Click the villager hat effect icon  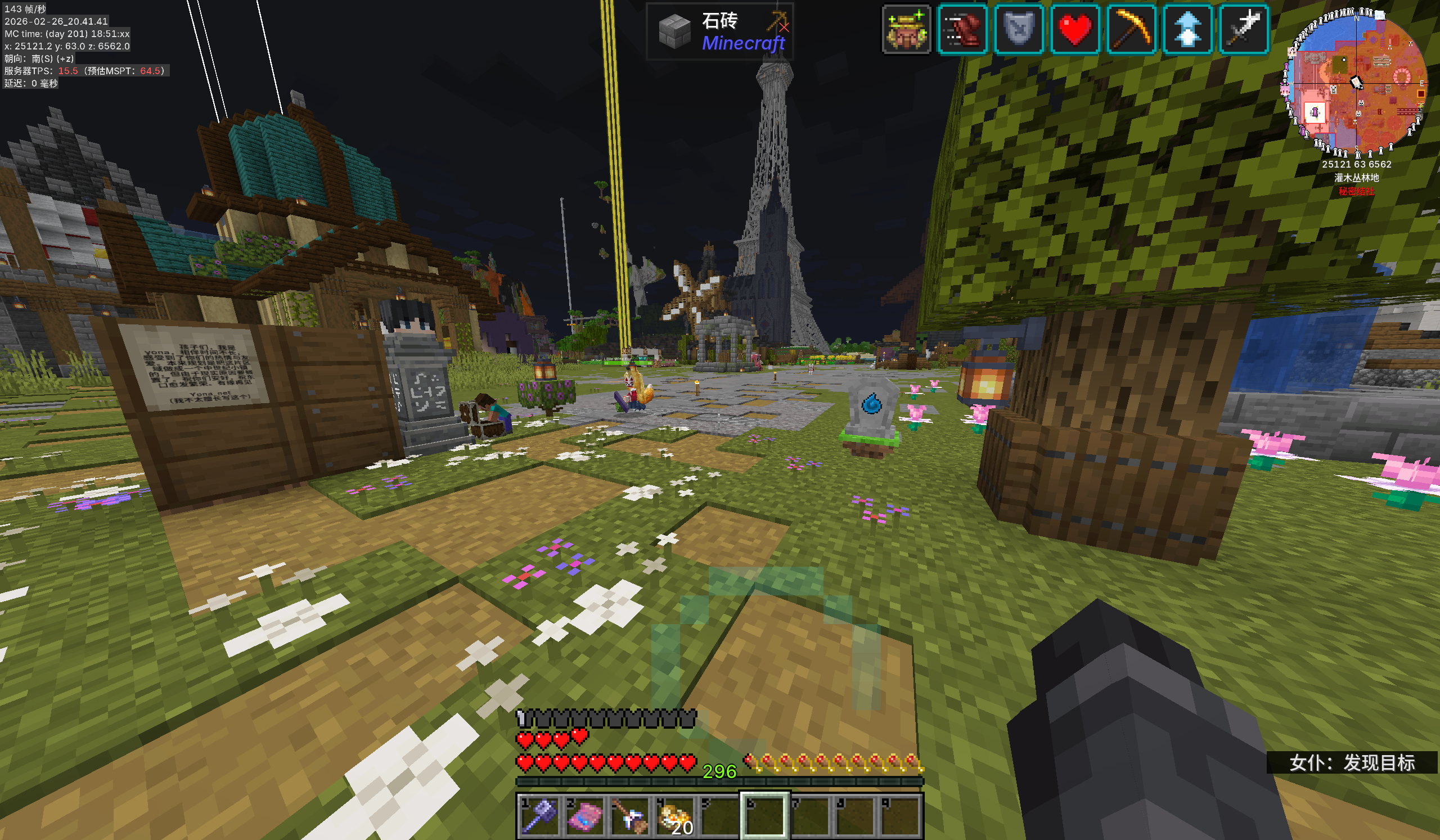906,30
